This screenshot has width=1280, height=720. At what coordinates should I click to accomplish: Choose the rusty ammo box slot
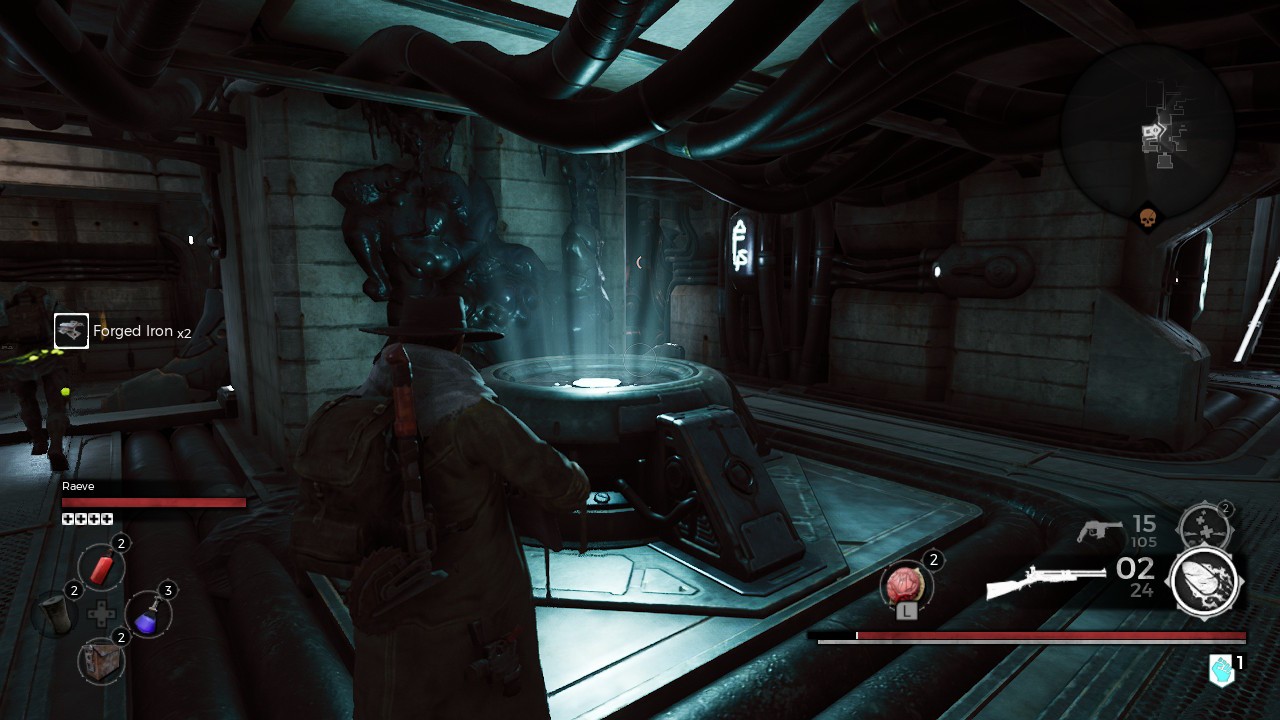(101, 660)
